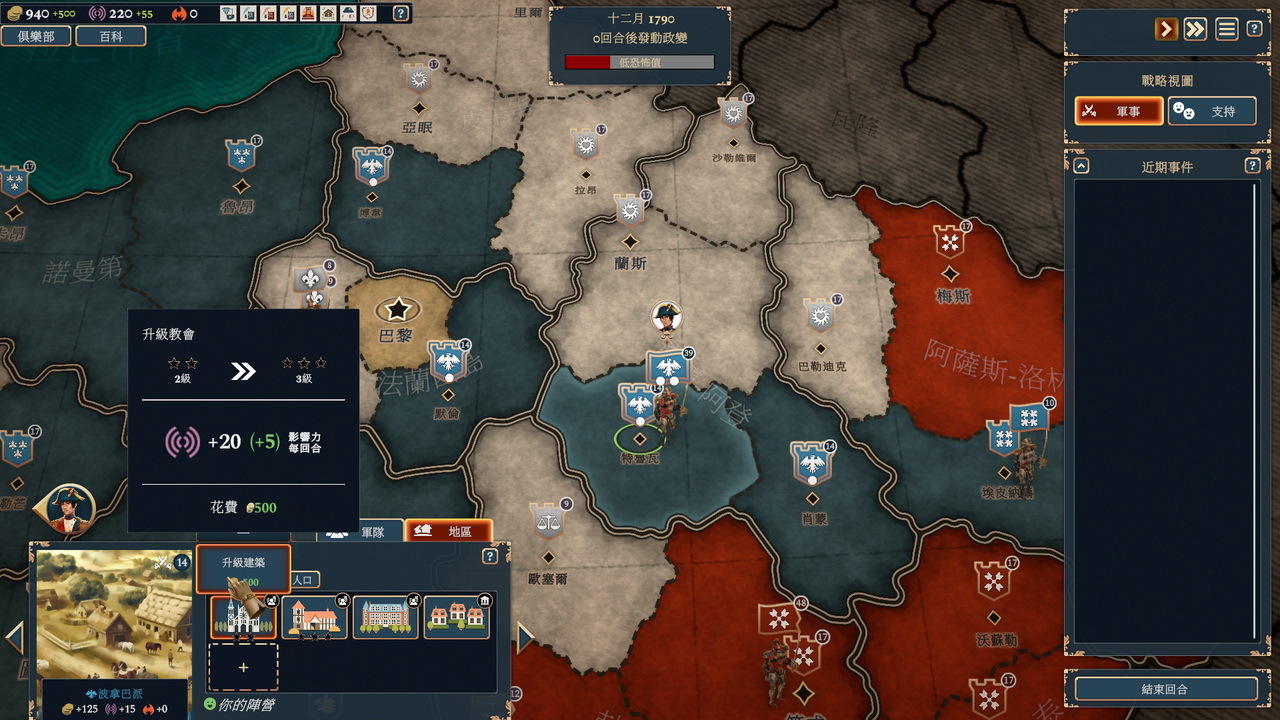Viewport: 1280px width, 720px height.
Task: Click the double-arrow fast forward button
Action: coord(1195,29)
